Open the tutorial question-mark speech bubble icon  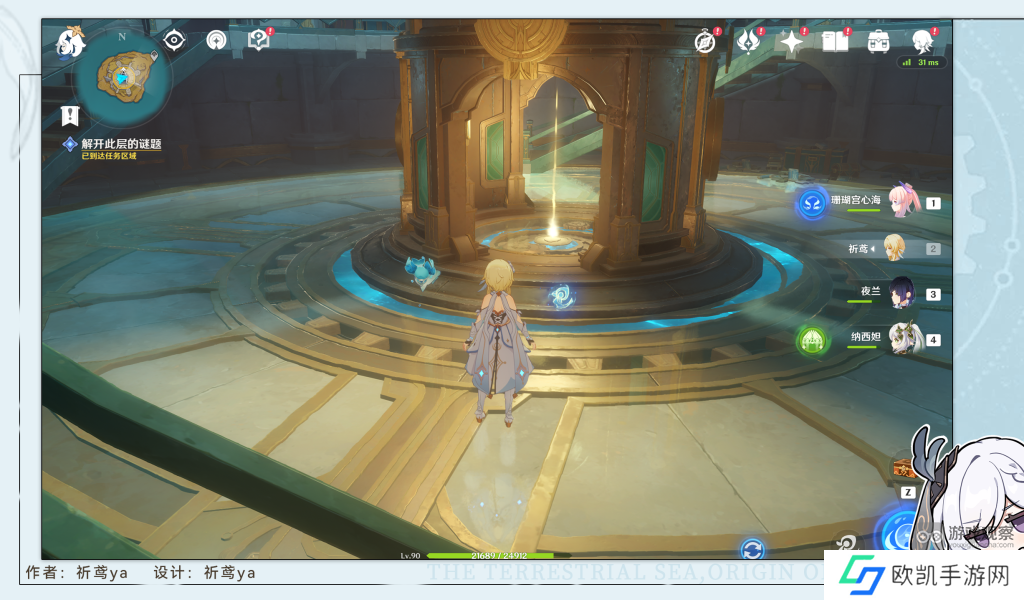(259, 40)
